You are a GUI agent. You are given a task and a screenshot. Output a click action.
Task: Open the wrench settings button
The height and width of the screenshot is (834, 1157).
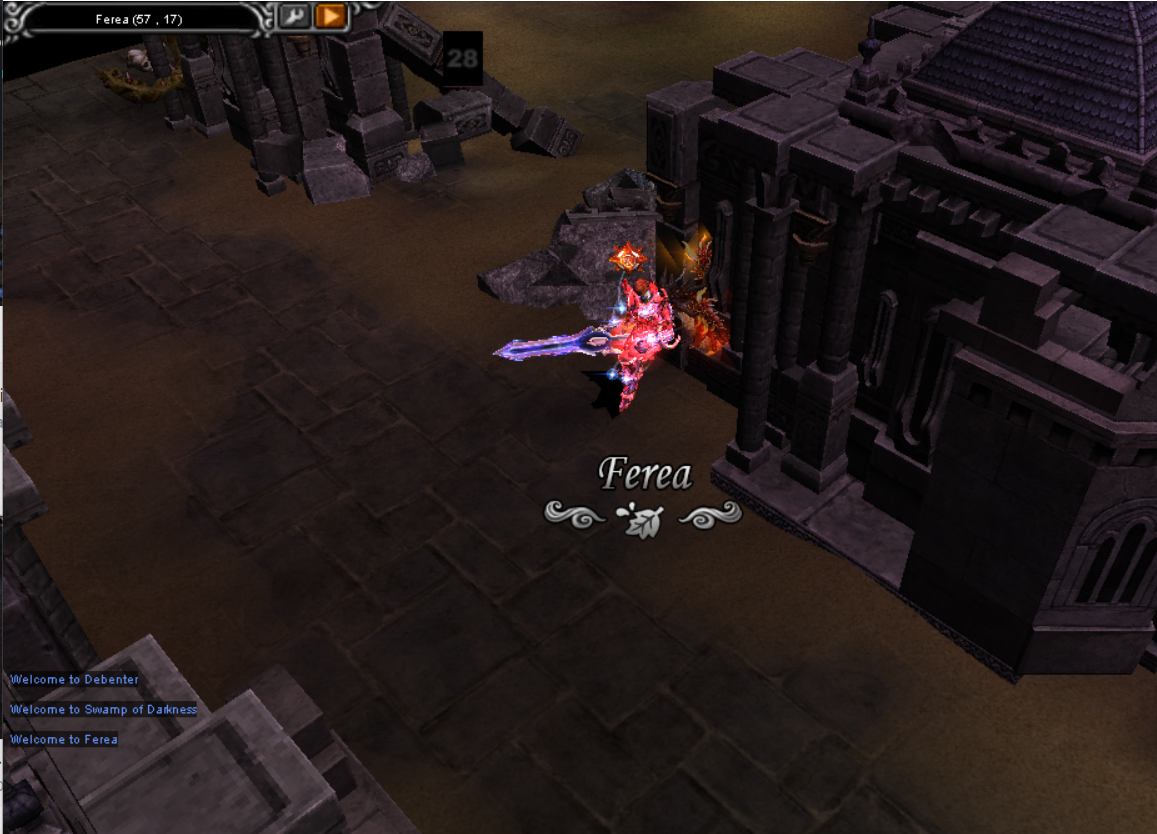pyautogui.click(x=294, y=16)
